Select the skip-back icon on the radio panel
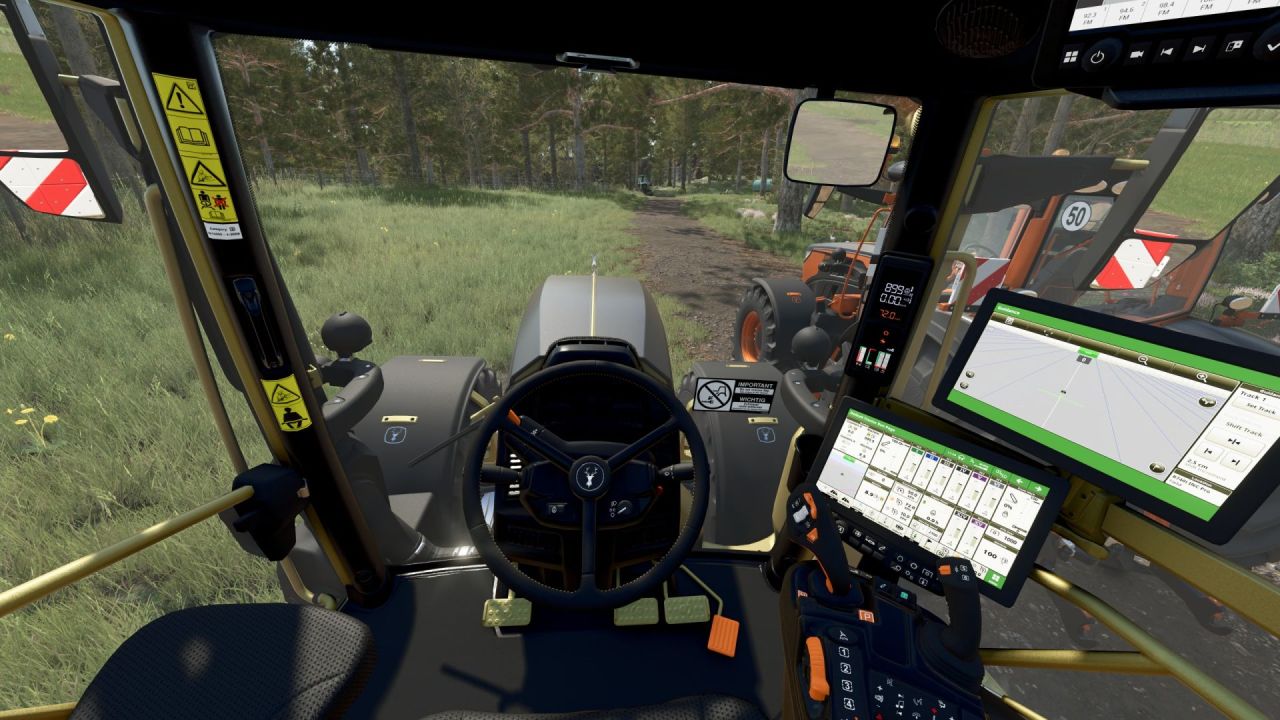This screenshot has height=720, width=1280. 1168,49
